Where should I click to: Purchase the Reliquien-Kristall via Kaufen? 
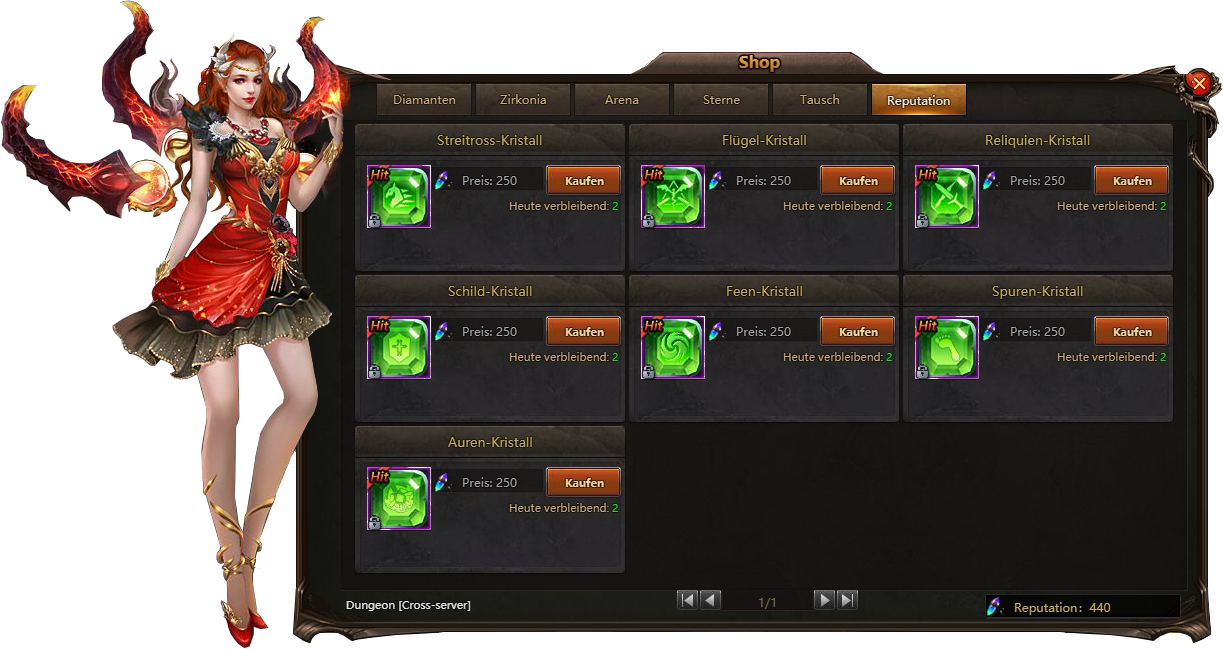point(1132,181)
